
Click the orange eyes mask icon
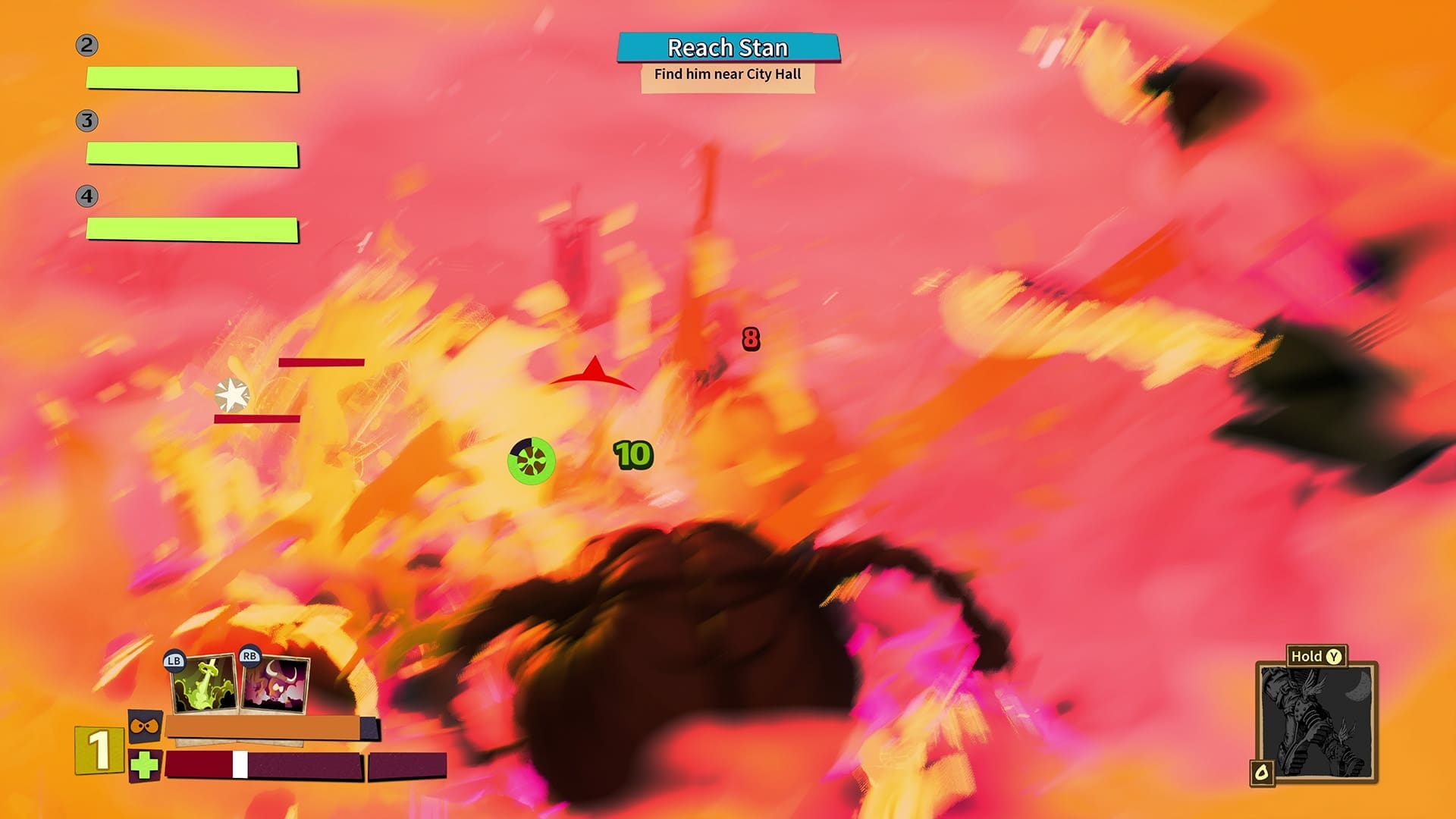tap(144, 727)
